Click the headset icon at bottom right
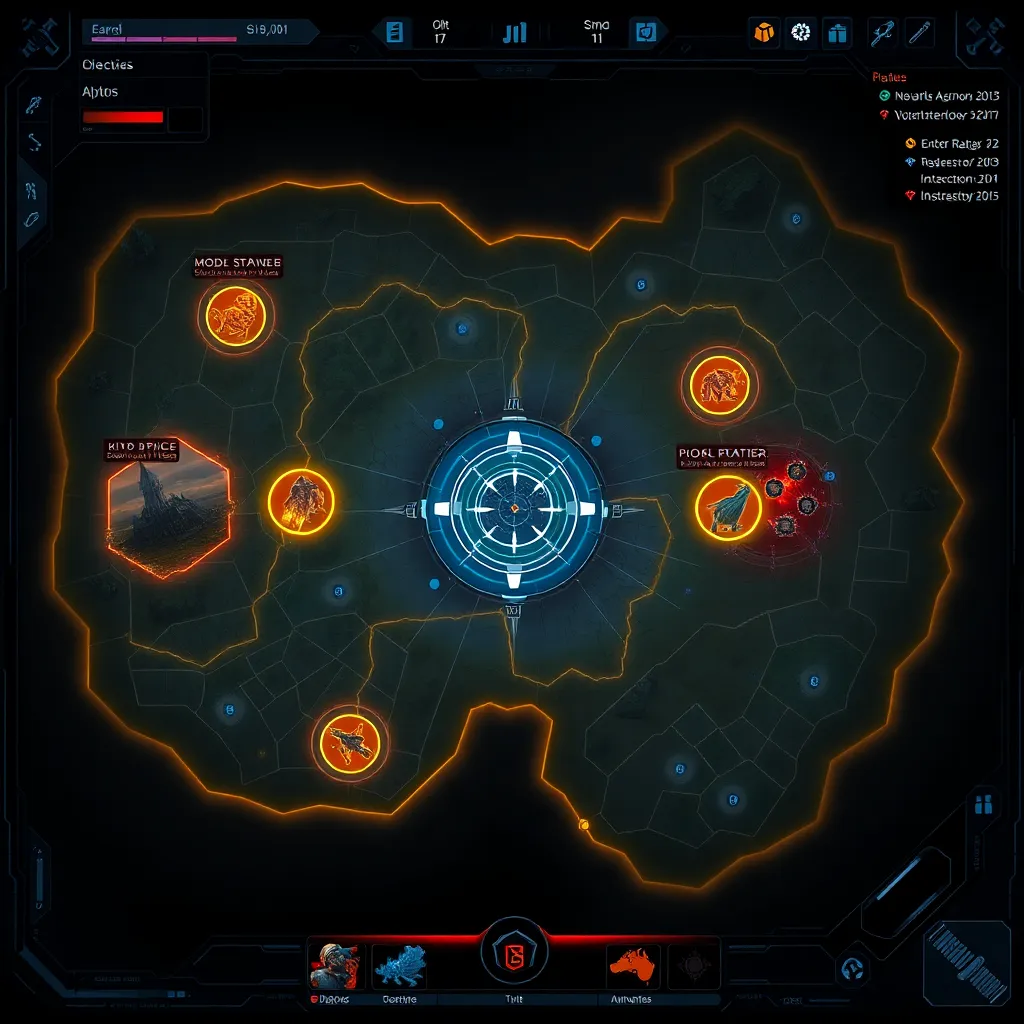The image size is (1024, 1024). pyautogui.click(x=853, y=968)
